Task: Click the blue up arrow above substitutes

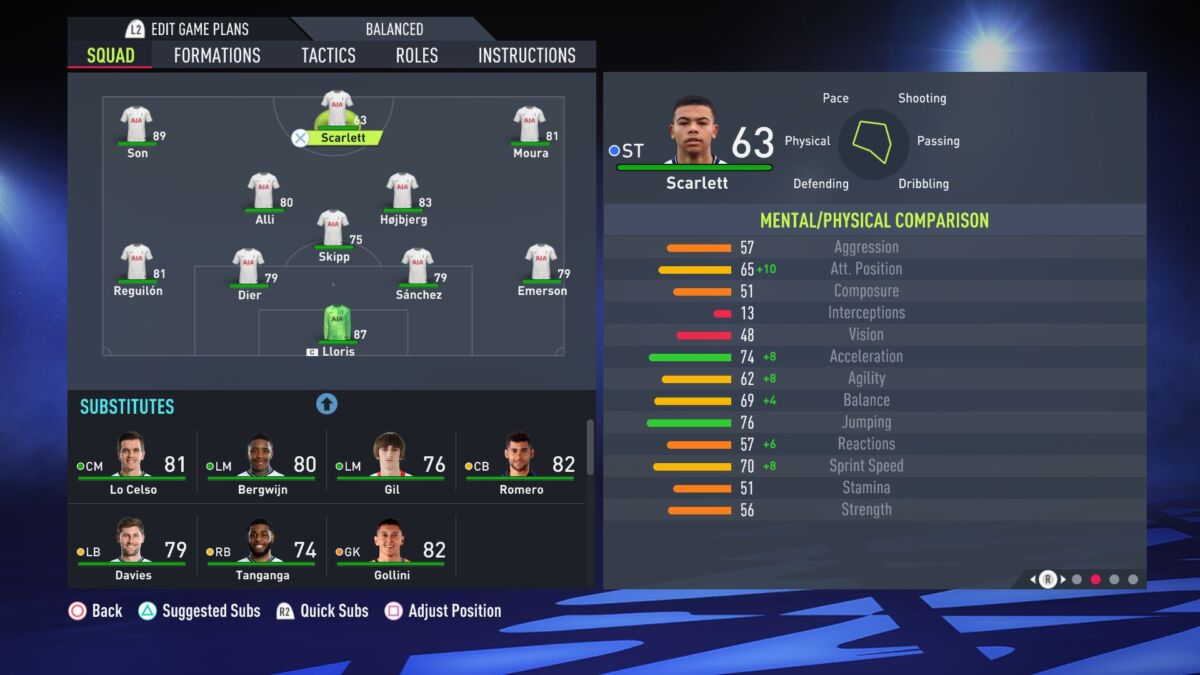Action: point(327,404)
